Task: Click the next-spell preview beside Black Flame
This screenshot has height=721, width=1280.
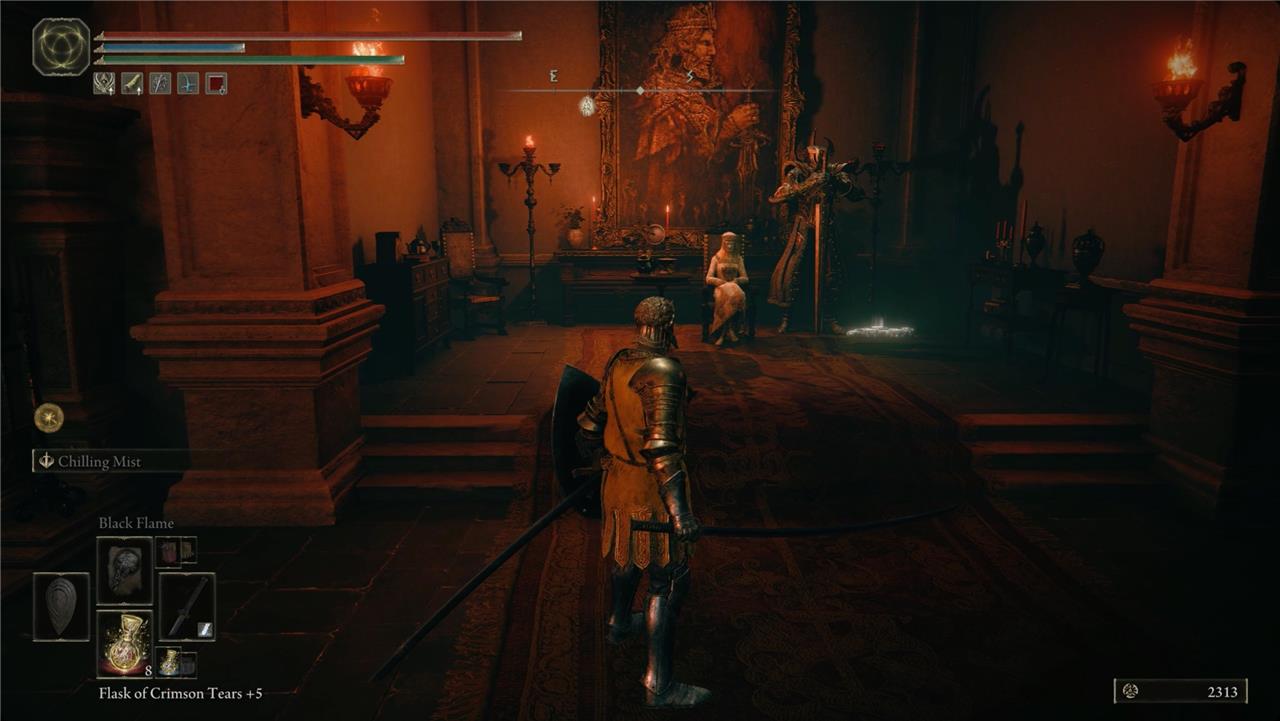Action: click(x=175, y=550)
